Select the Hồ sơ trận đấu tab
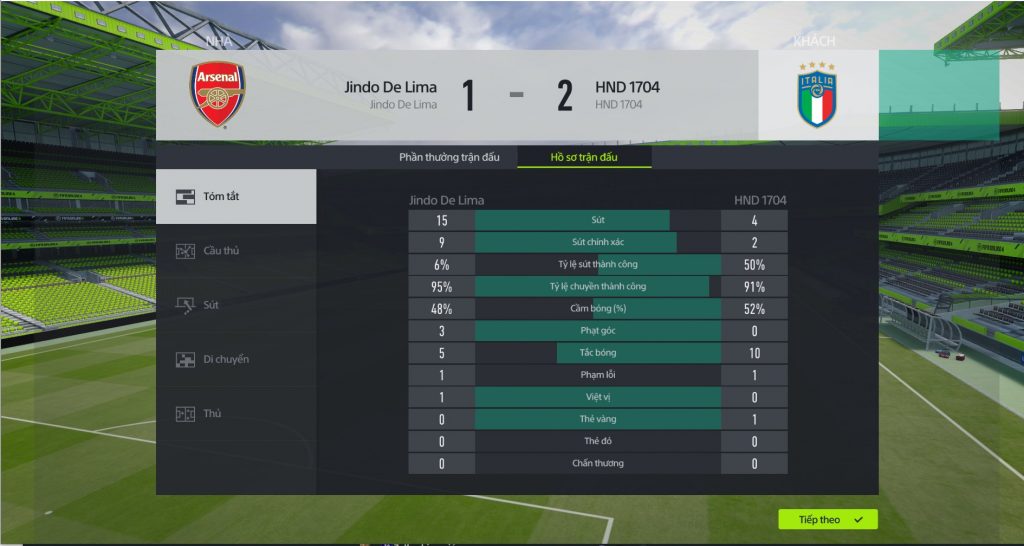 [x=584, y=157]
